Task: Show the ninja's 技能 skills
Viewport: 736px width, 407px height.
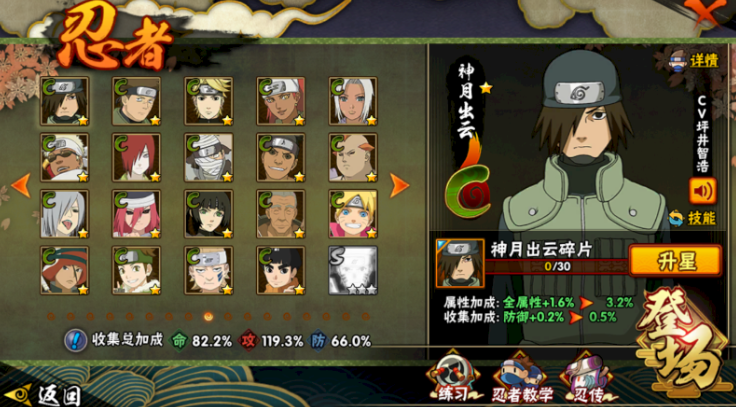Action: click(x=692, y=217)
